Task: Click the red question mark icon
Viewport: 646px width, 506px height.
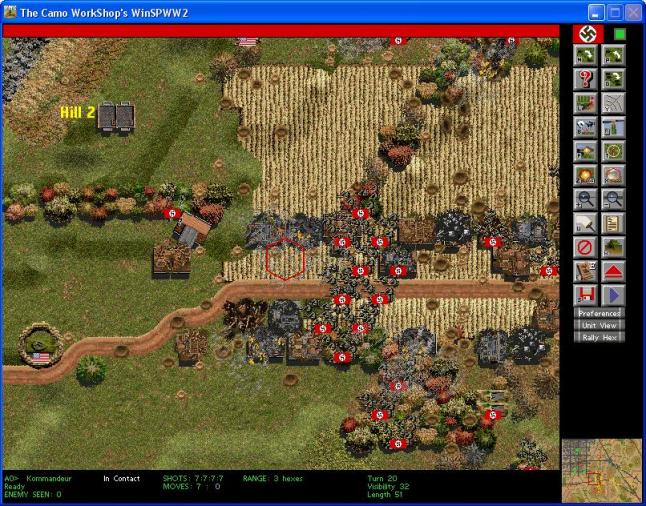Action: click(585, 79)
